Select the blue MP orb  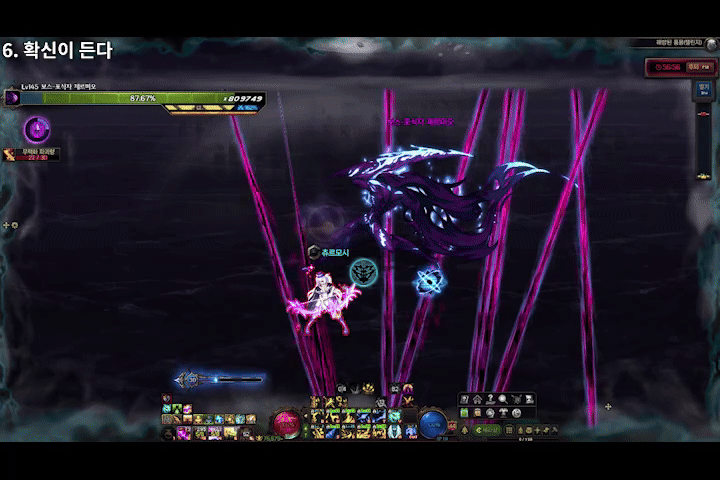[432, 423]
